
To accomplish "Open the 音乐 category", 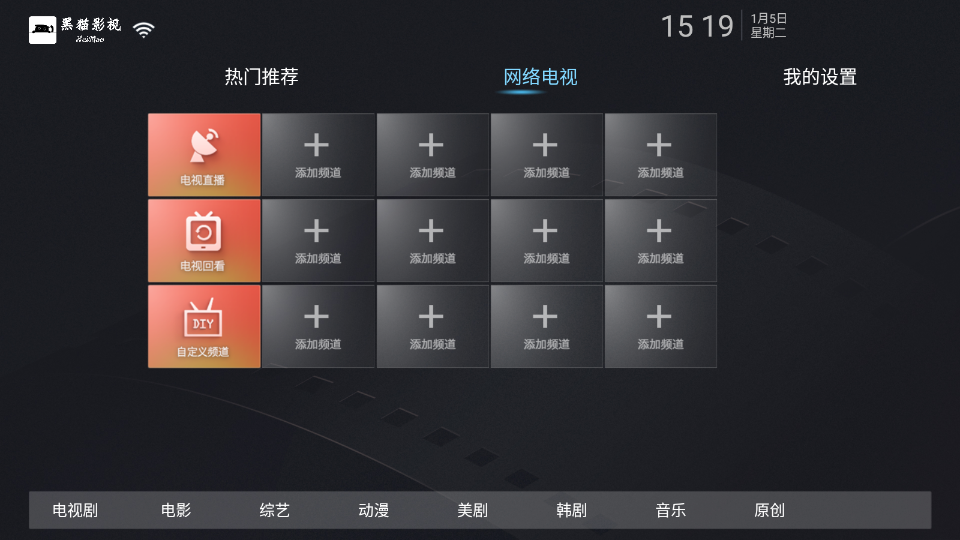I will click(x=670, y=510).
